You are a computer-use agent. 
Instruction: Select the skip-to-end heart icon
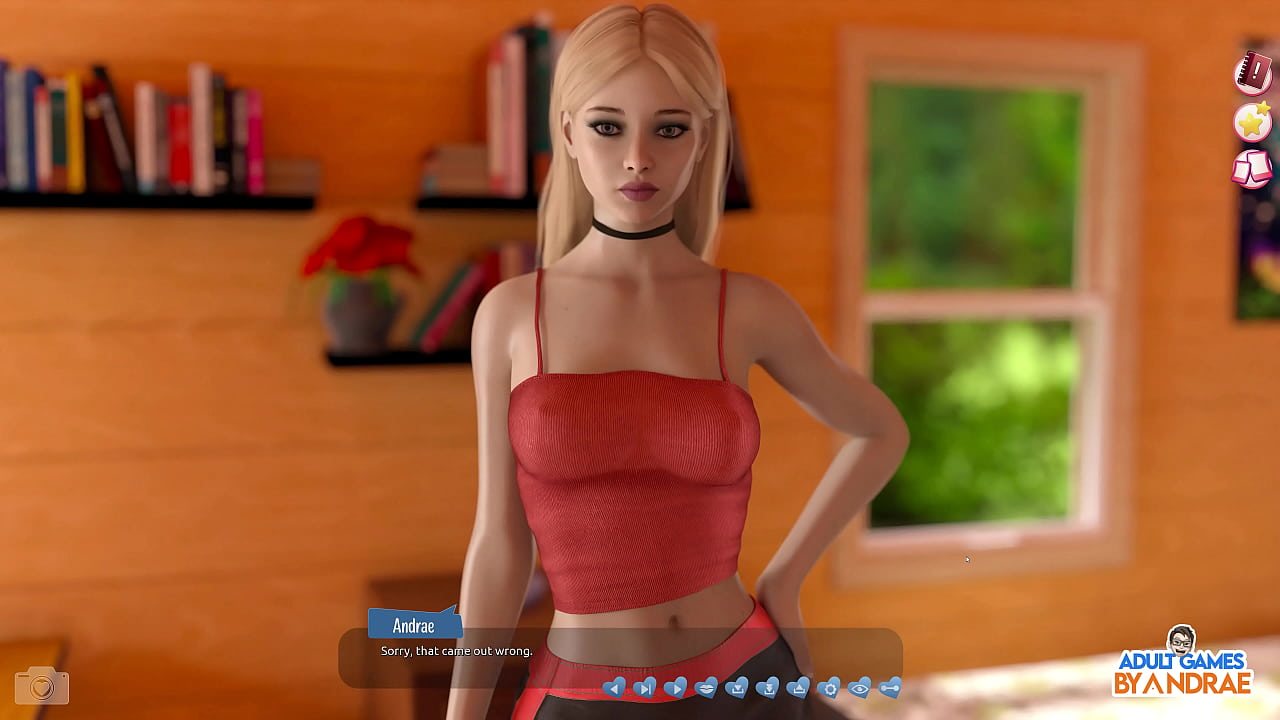tap(645, 687)
